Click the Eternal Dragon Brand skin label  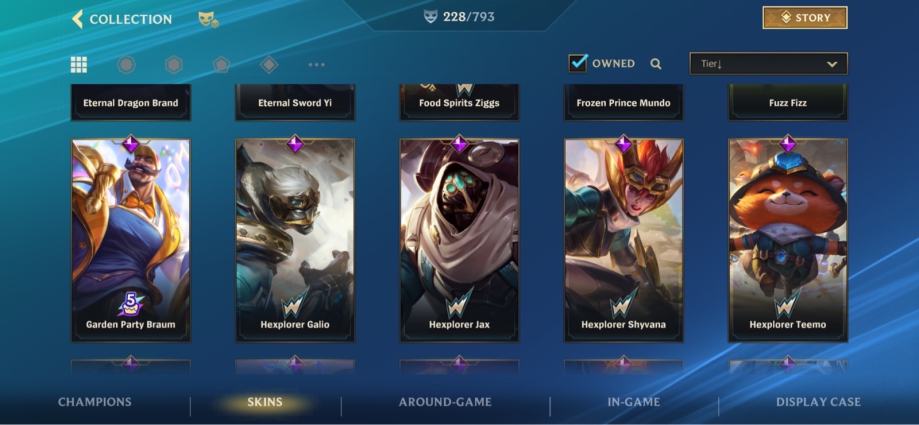coord(131,102)
